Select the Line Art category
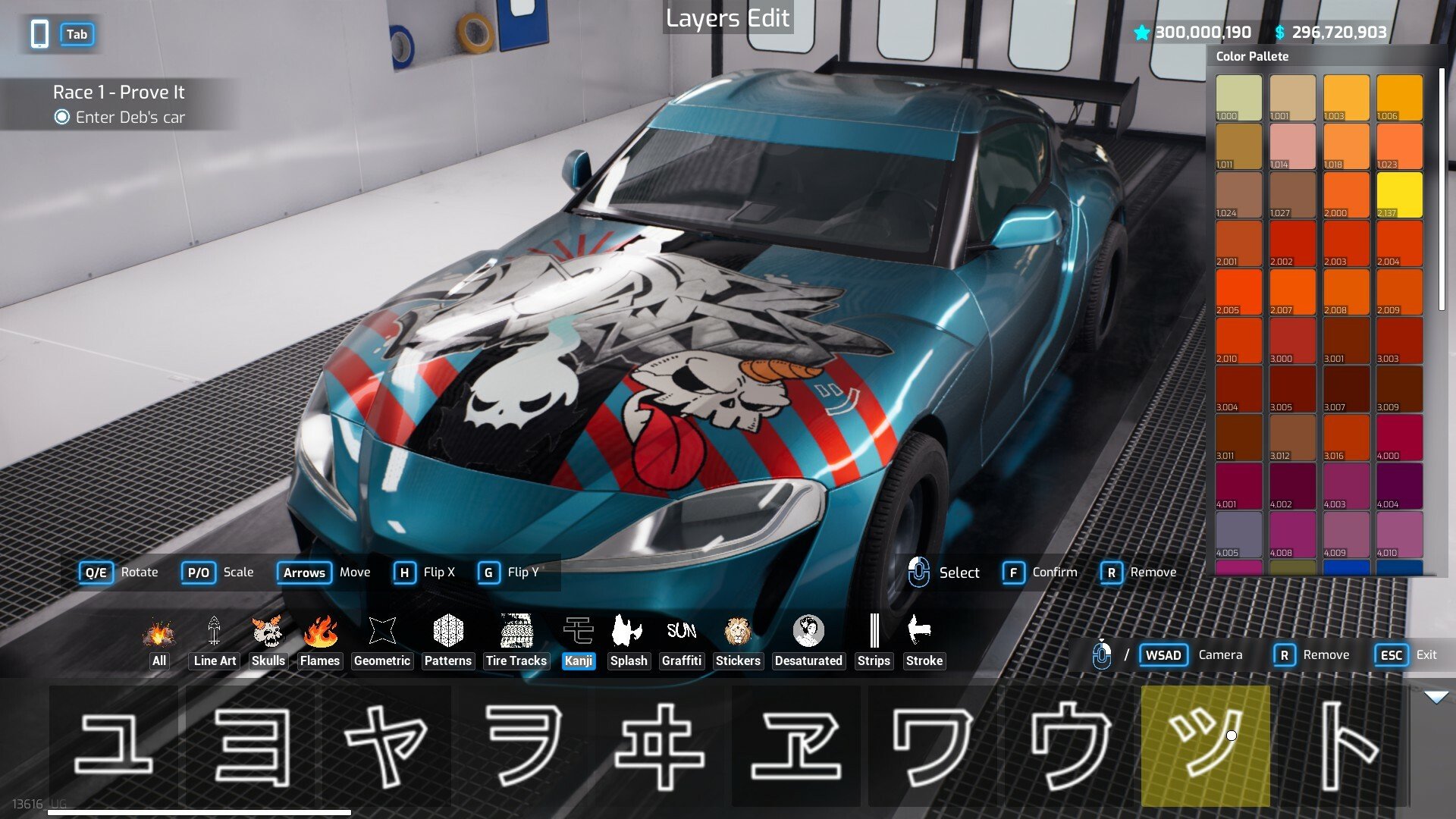Viewport: 1456px width, 819px height. click(215, 642)
